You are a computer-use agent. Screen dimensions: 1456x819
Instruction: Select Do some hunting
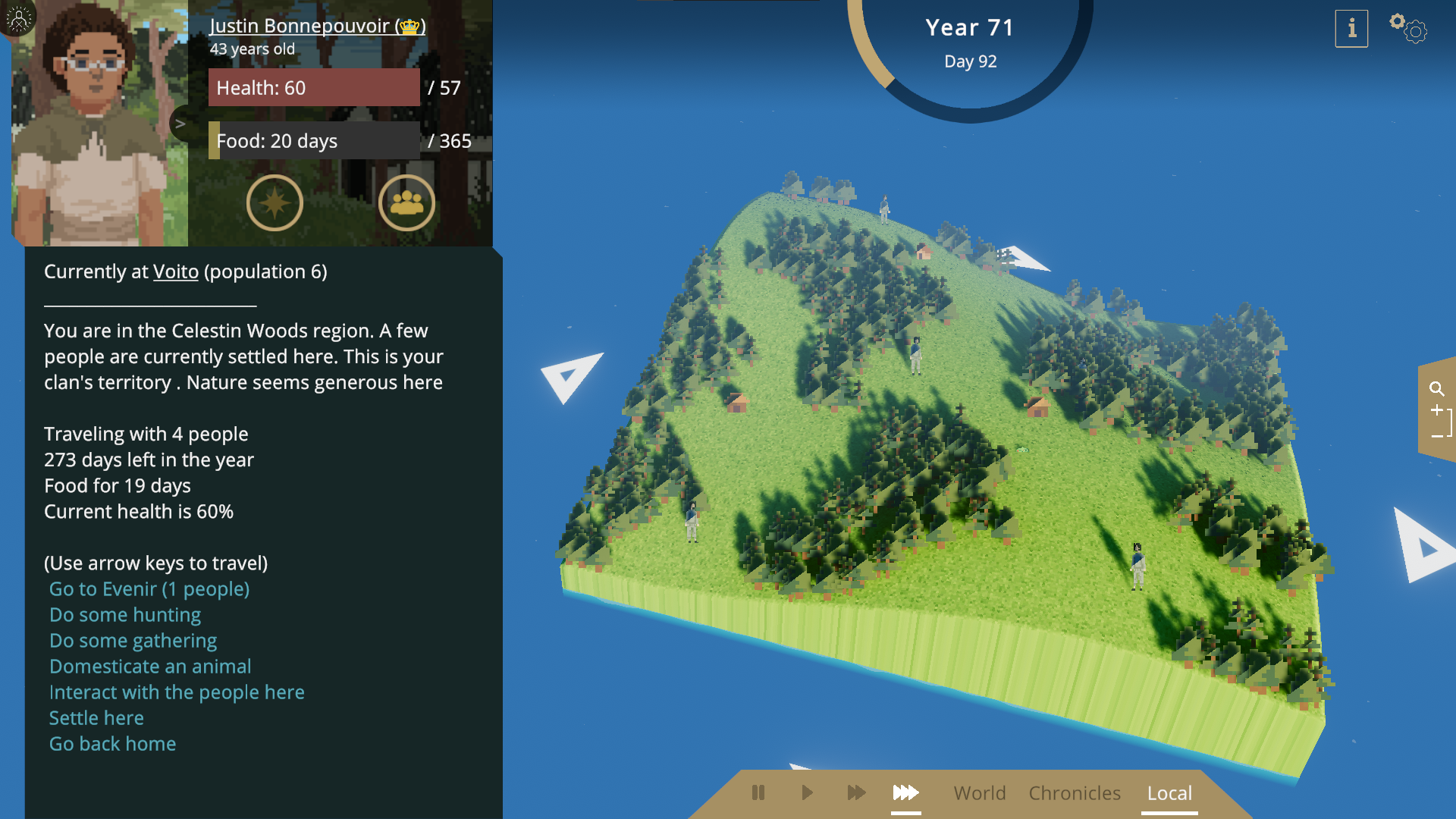click(125, 615)
